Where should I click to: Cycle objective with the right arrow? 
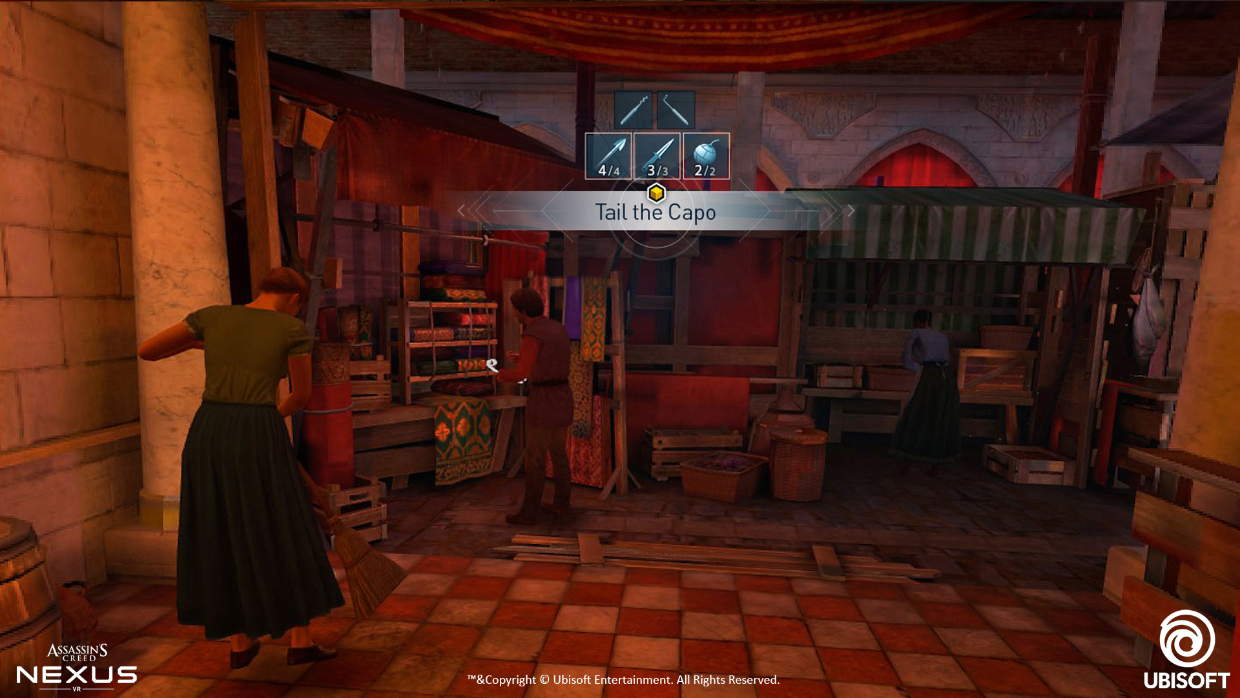click(x=850, y=210)
